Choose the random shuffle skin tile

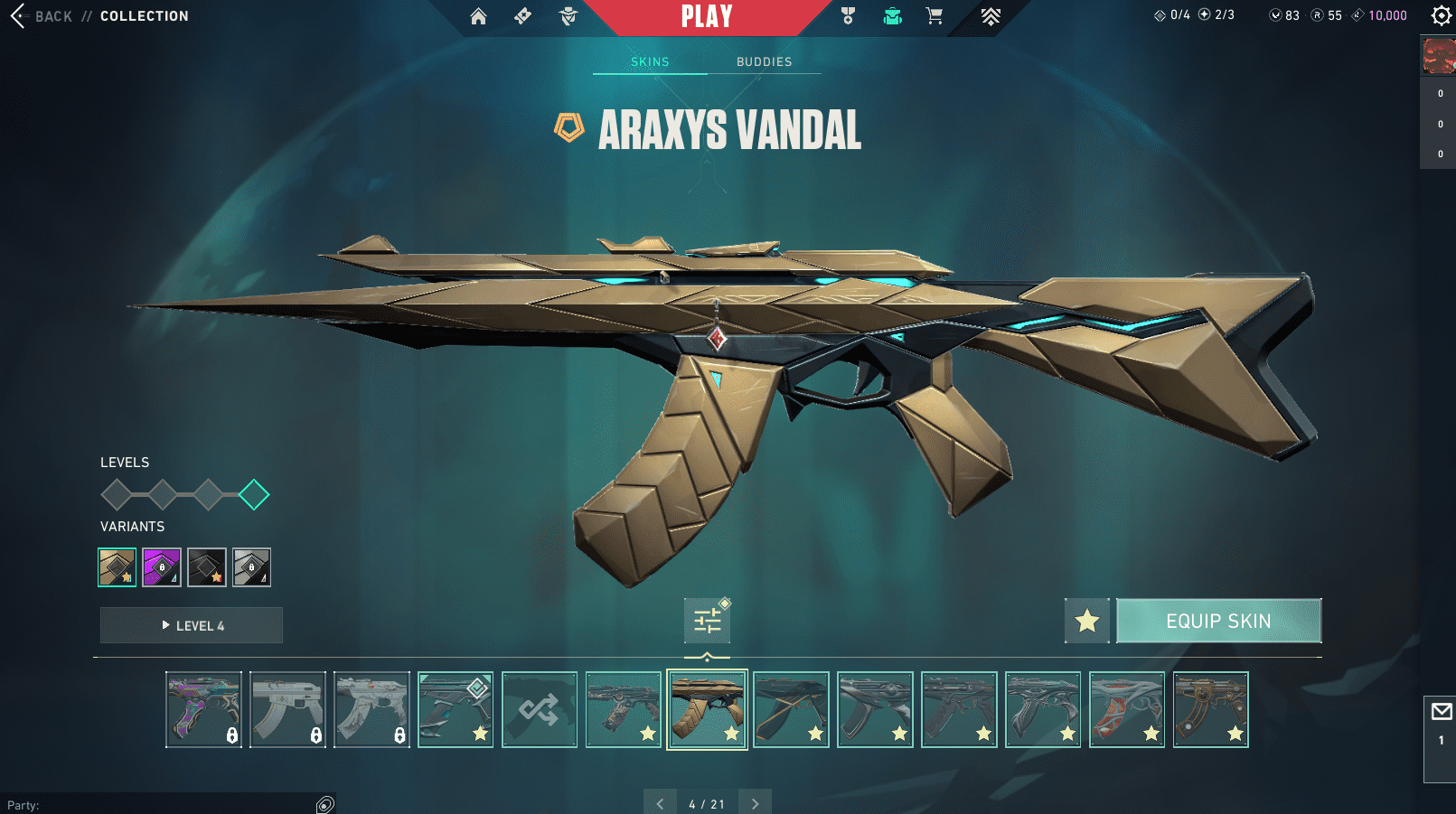pyautogui.click(x=540, y=709)
